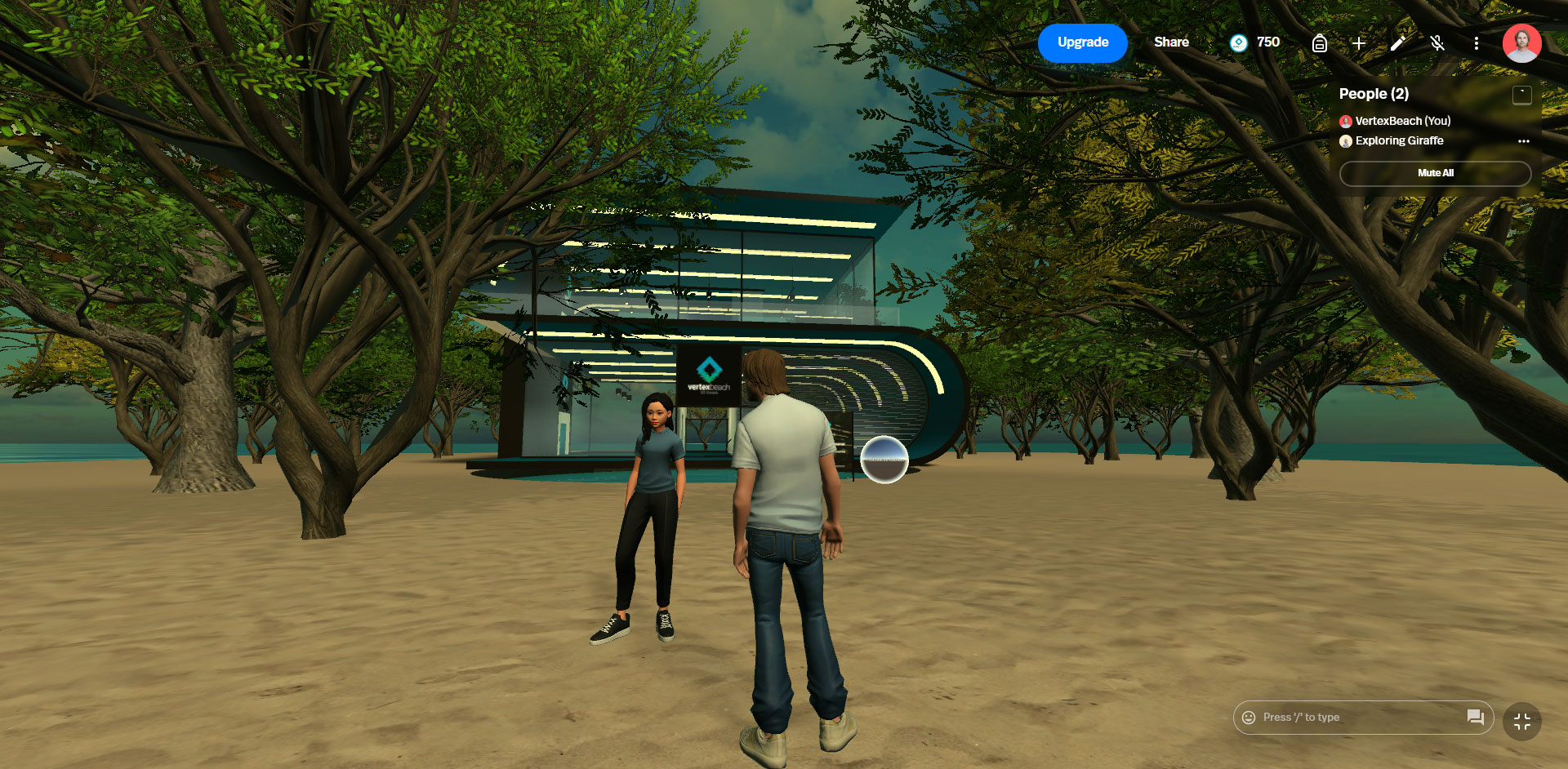
Task: Click the Mute All button
Action: 1435,173
